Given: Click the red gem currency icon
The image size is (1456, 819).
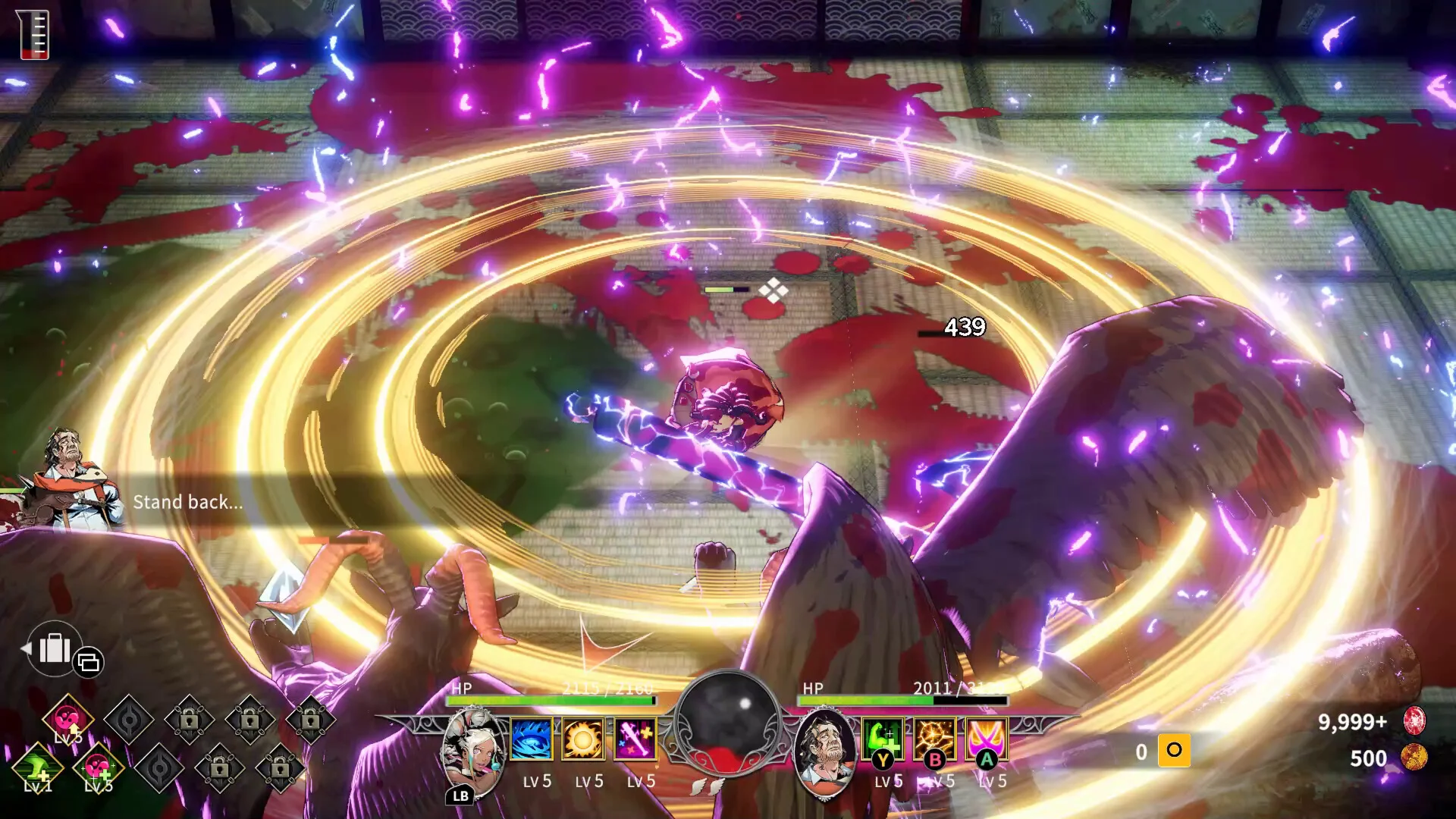Looking at the screenshot, I should point(1414,721).
